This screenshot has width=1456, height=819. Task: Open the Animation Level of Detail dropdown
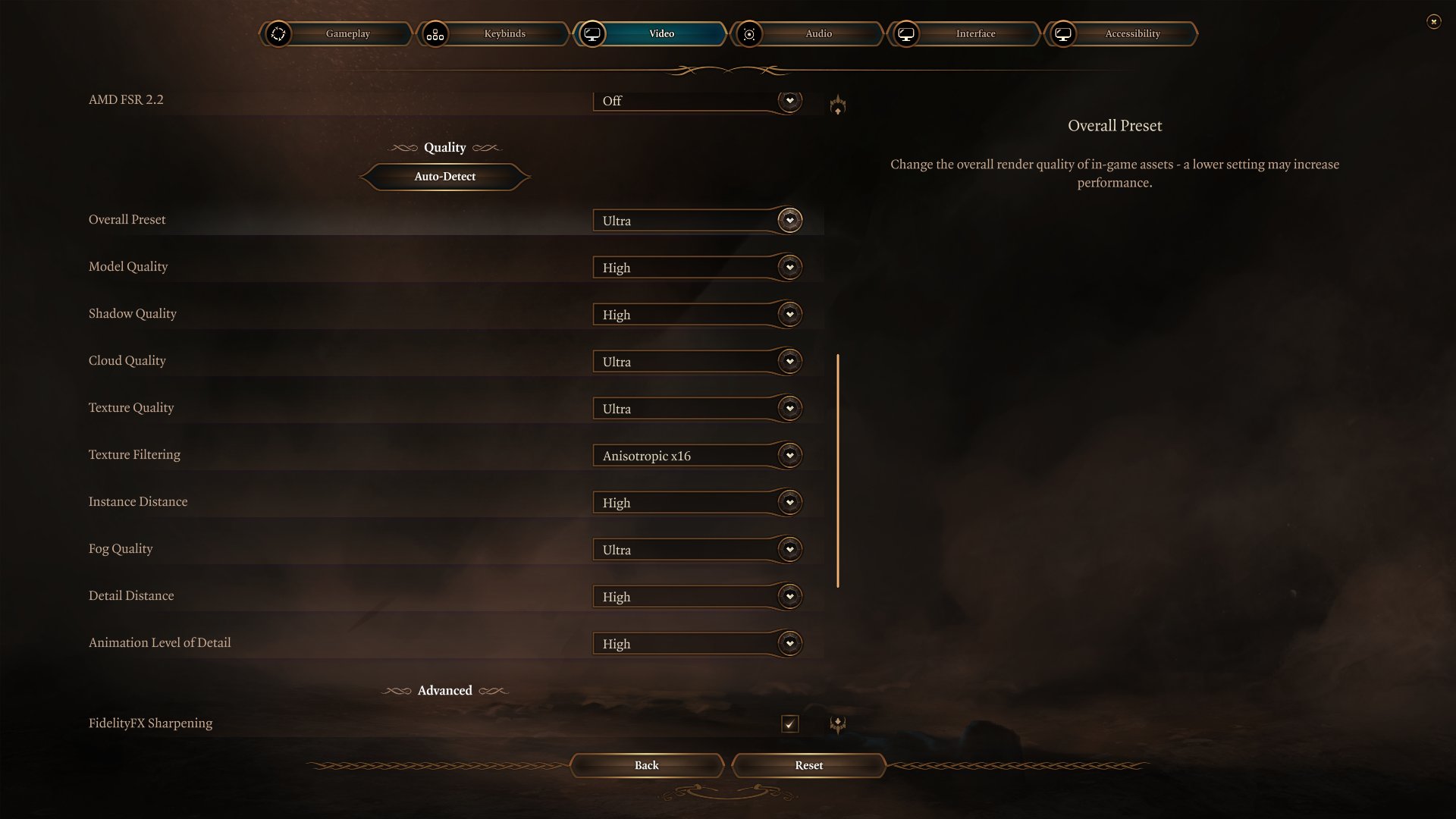click(697, 644)
